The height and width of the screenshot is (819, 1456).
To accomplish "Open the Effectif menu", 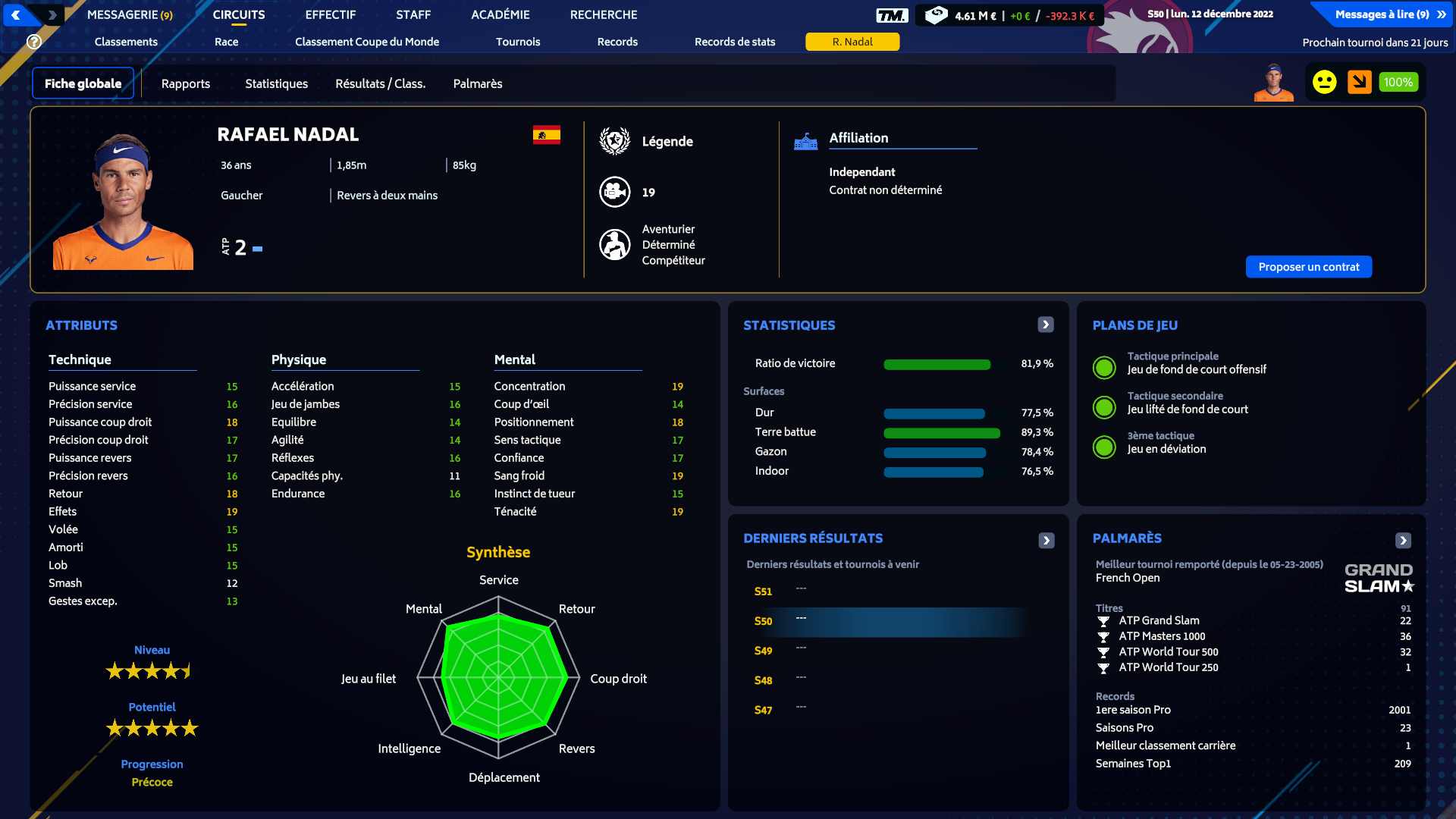I will (330, 14).
